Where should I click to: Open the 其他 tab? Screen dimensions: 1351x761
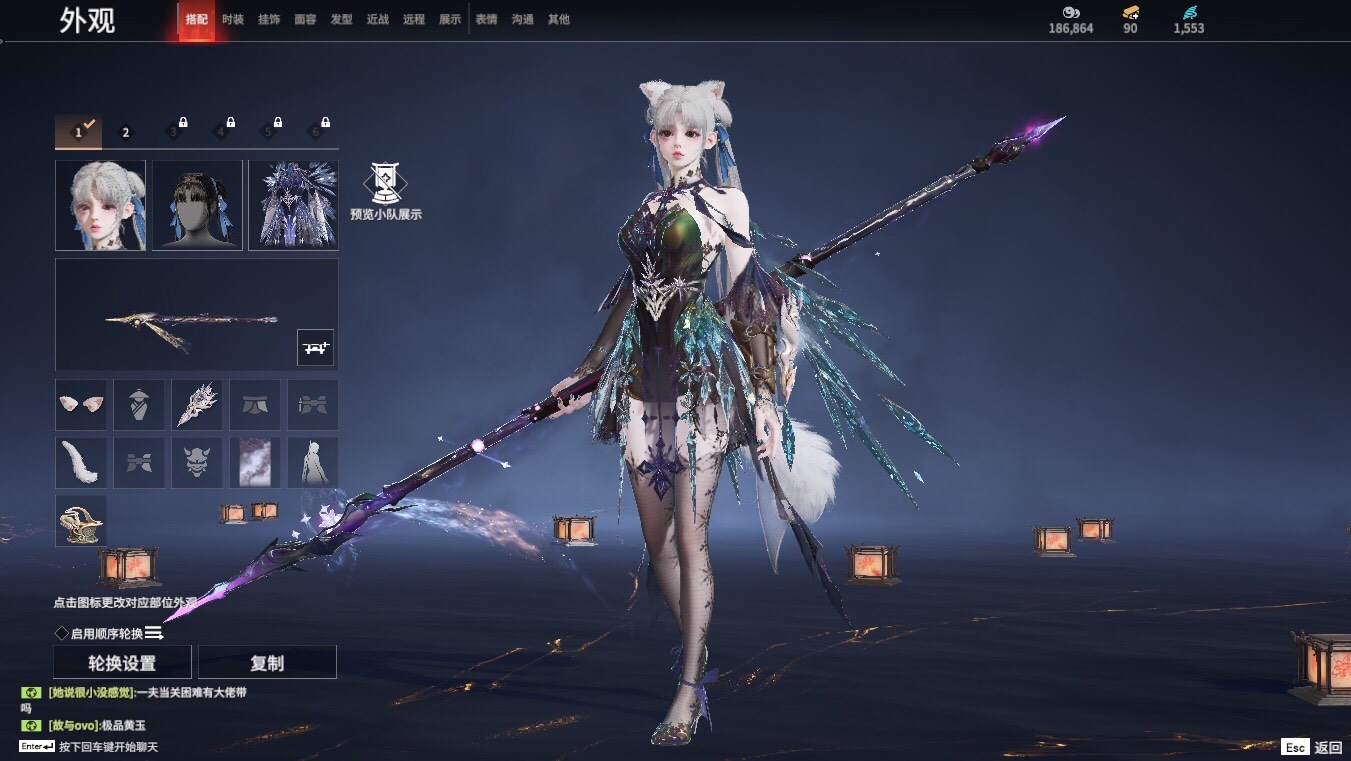coord(558,19)
